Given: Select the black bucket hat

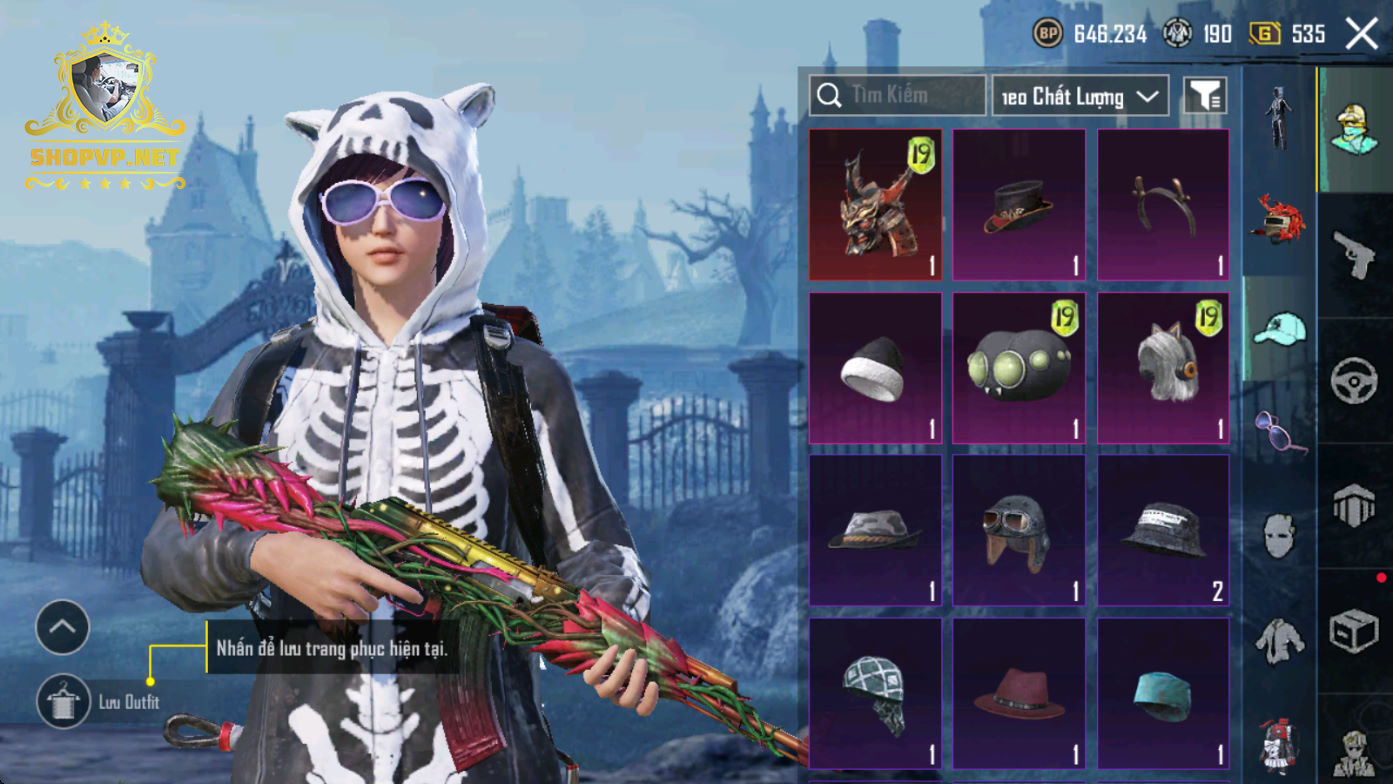Looking at the screenshot, I should tap(1163, 531).
